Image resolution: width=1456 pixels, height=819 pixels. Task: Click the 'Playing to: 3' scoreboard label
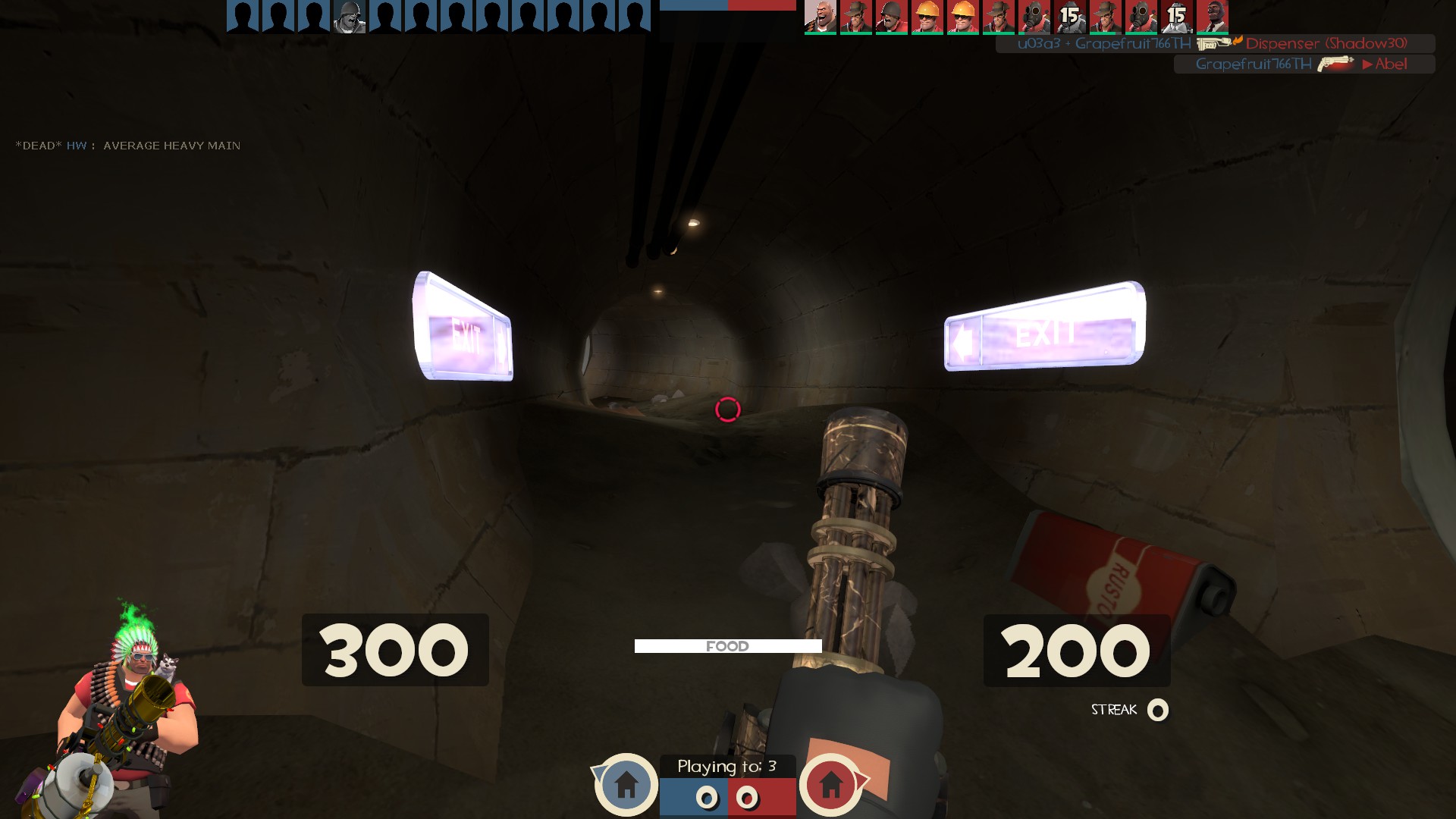pos(728,767)
